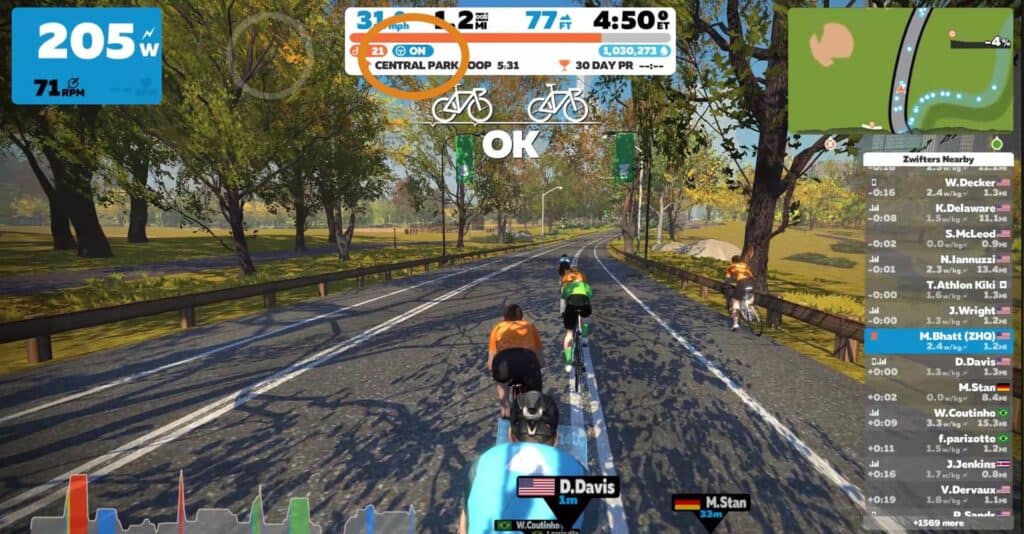The image size is (1024, 534).
Task: Click the D.Davis name tag
Action: point(568,488)
